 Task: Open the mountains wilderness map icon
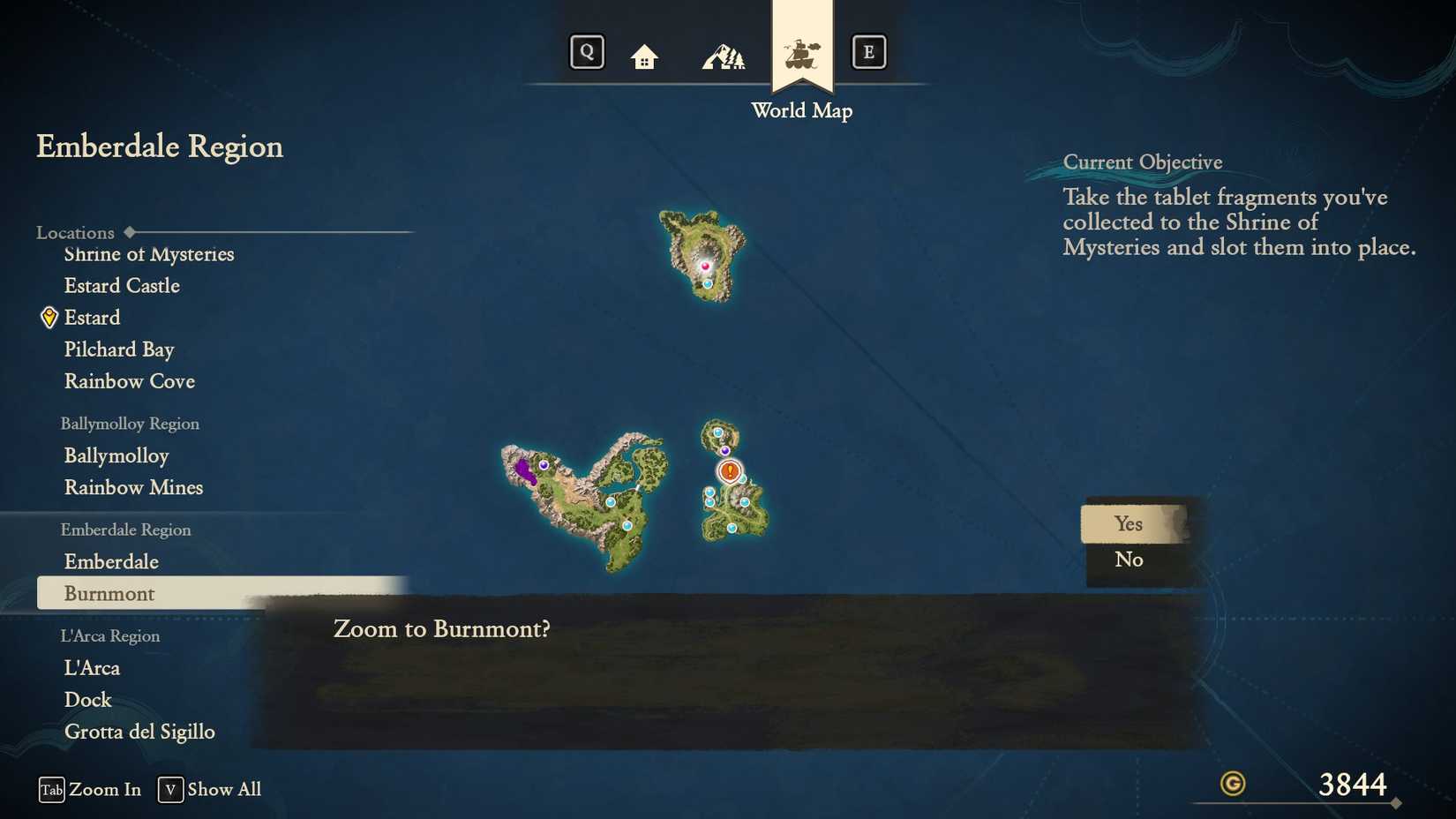pyautogui.click(x=724, y=53)
